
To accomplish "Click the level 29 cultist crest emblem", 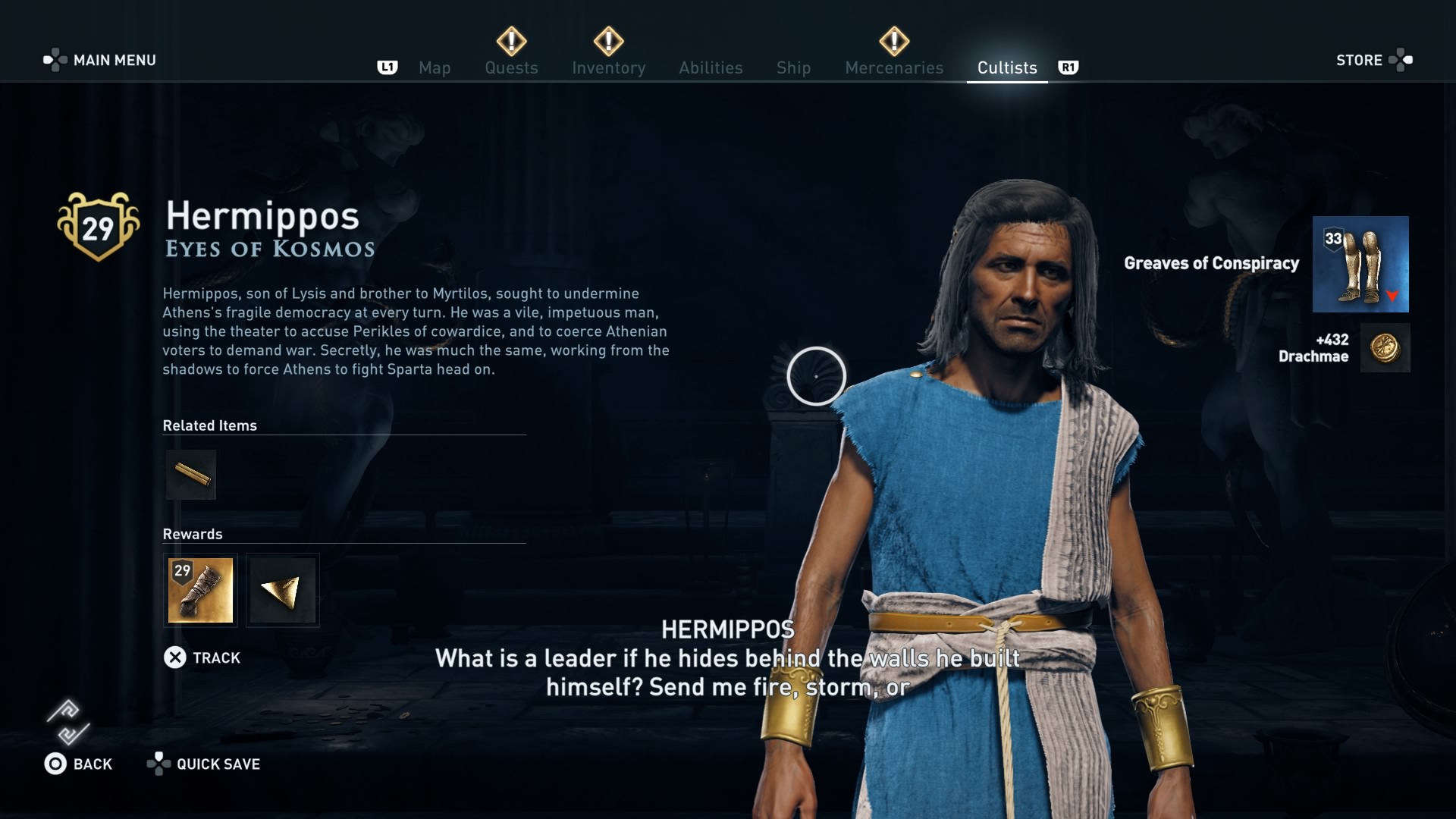I will [x=99, y=225].
